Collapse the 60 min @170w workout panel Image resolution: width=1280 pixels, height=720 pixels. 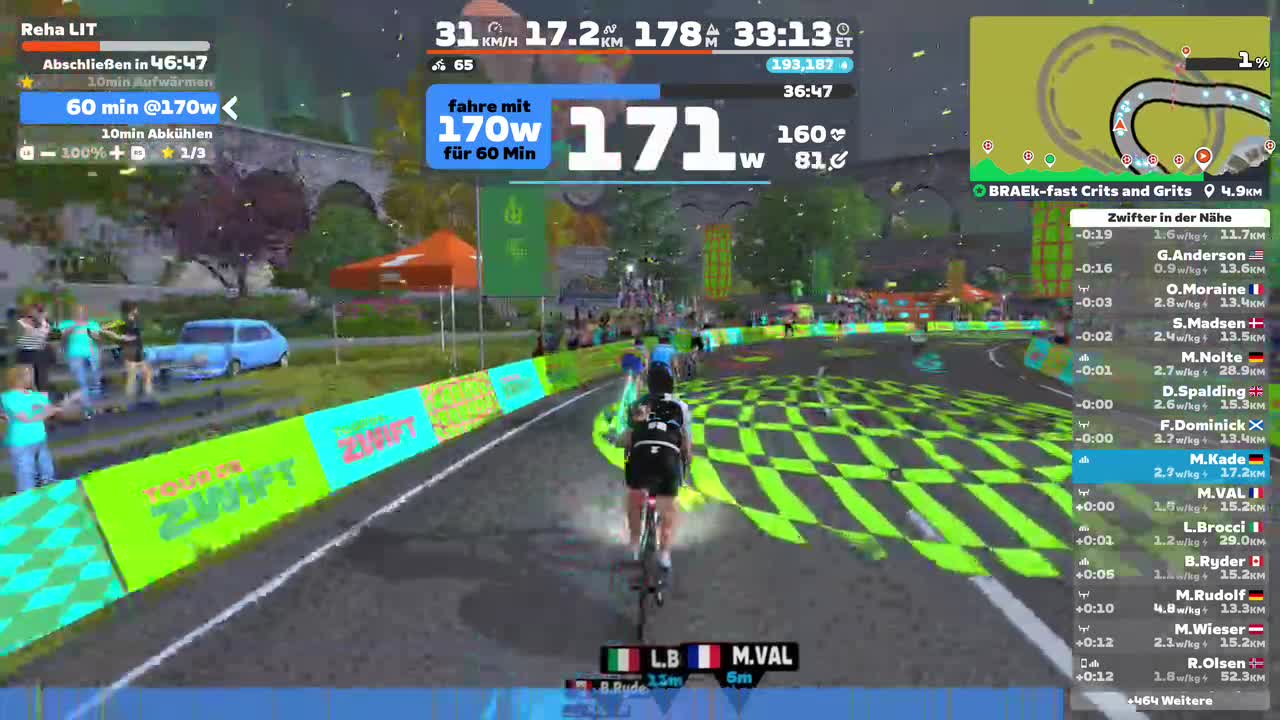point(231,108)
